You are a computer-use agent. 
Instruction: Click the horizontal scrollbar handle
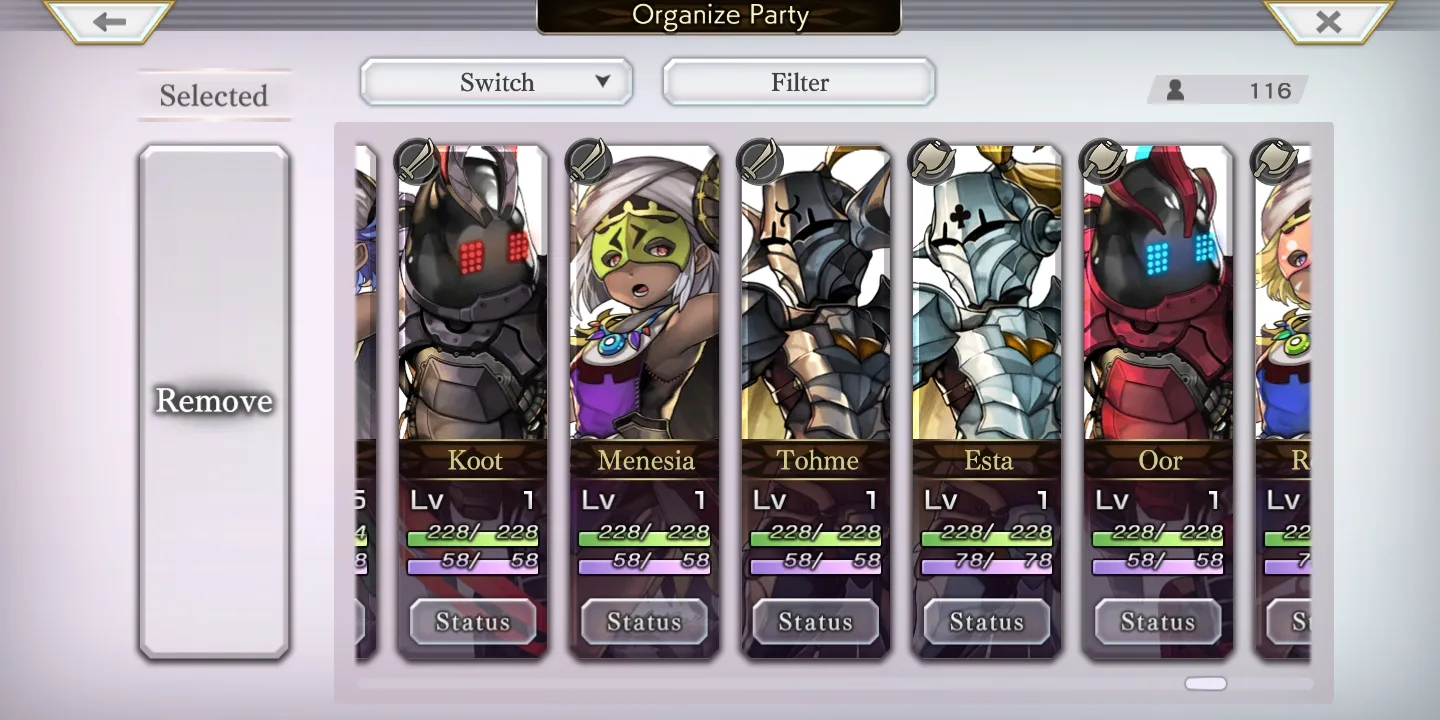point(1205,684)
